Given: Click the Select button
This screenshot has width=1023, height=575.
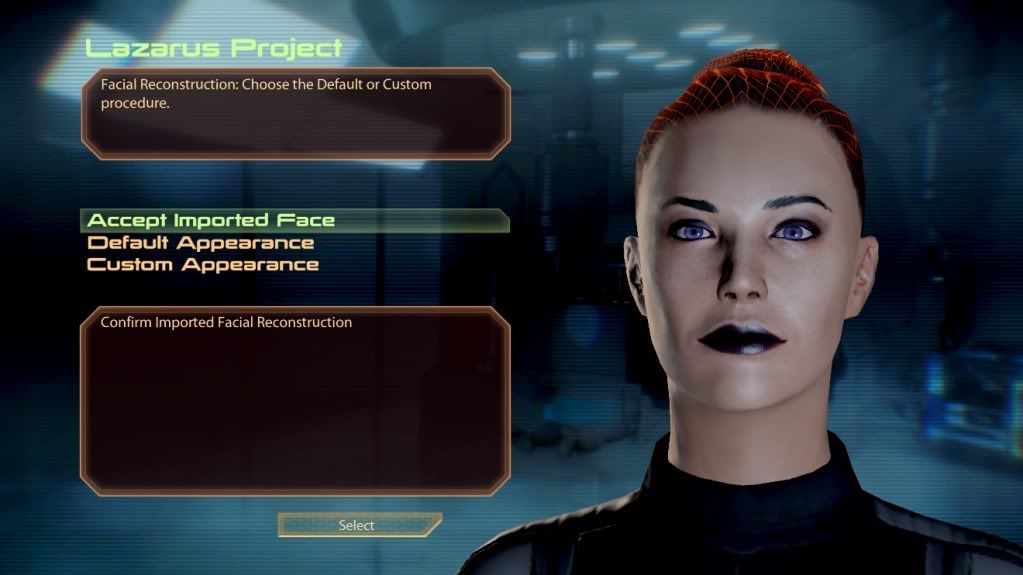Looking at the screenshot, I should pos(357,525).
